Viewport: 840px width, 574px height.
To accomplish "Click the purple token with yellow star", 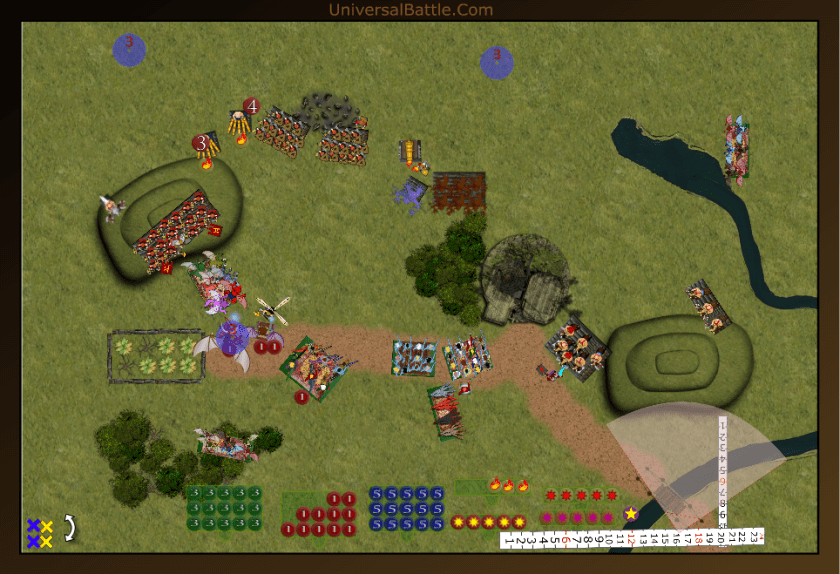I will (631, 513).
